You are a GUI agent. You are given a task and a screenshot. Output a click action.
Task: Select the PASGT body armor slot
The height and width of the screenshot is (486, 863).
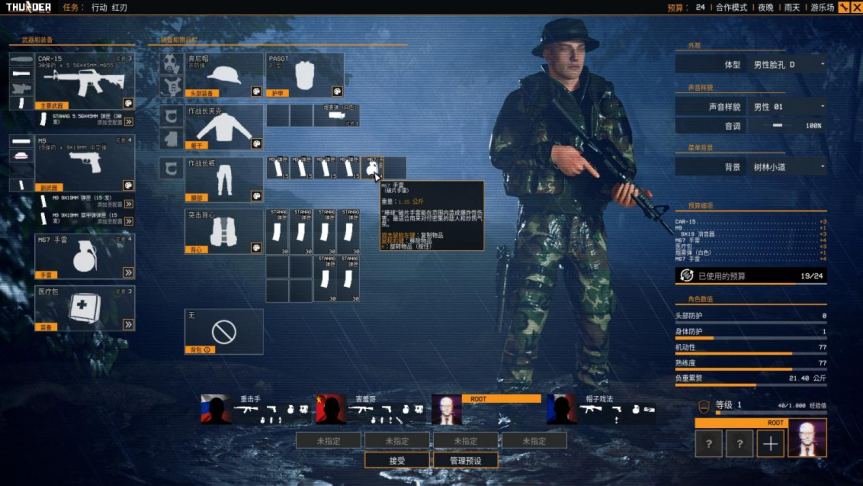[x=304, y=75]
